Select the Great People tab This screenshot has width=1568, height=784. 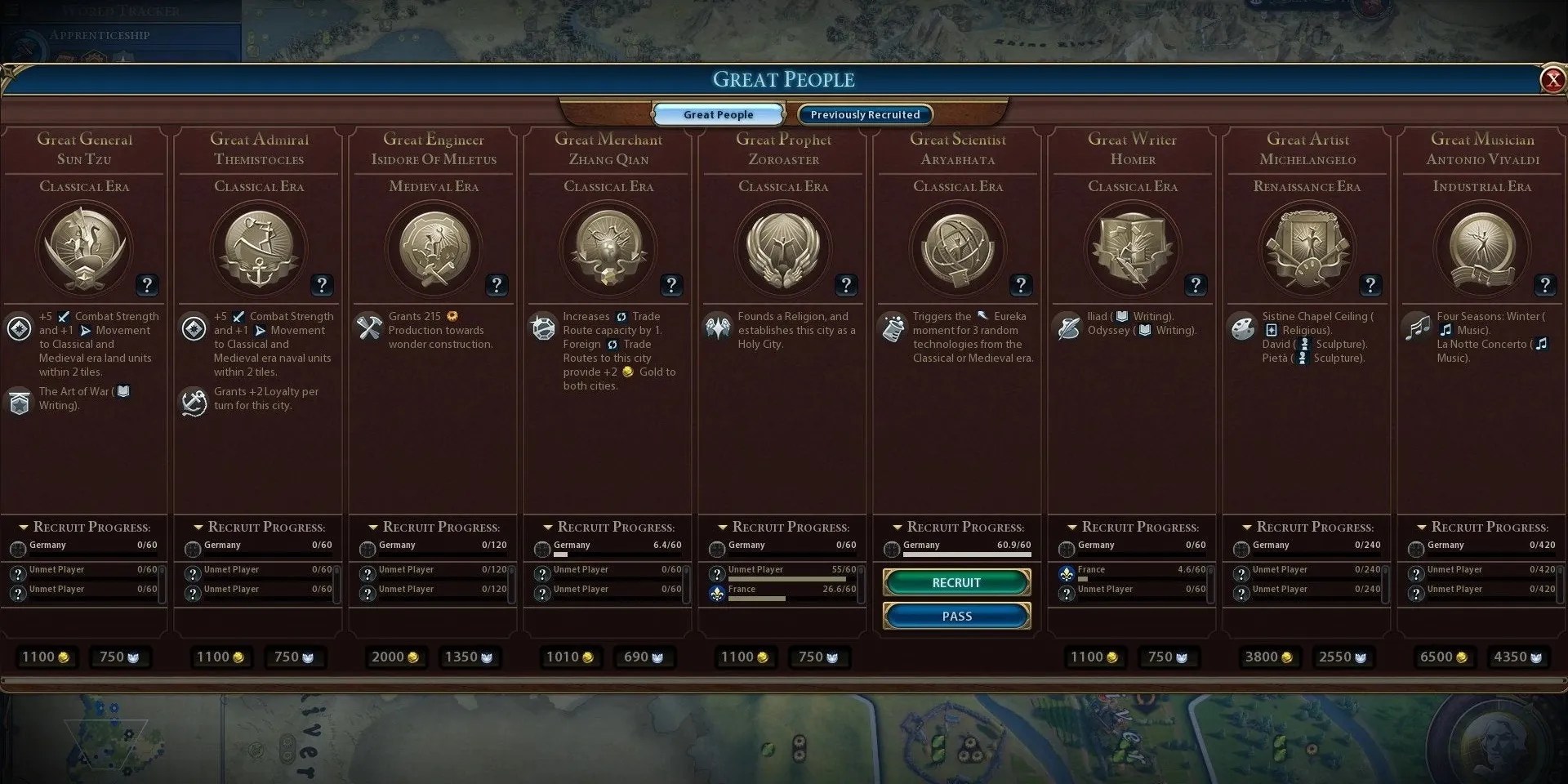717,114
